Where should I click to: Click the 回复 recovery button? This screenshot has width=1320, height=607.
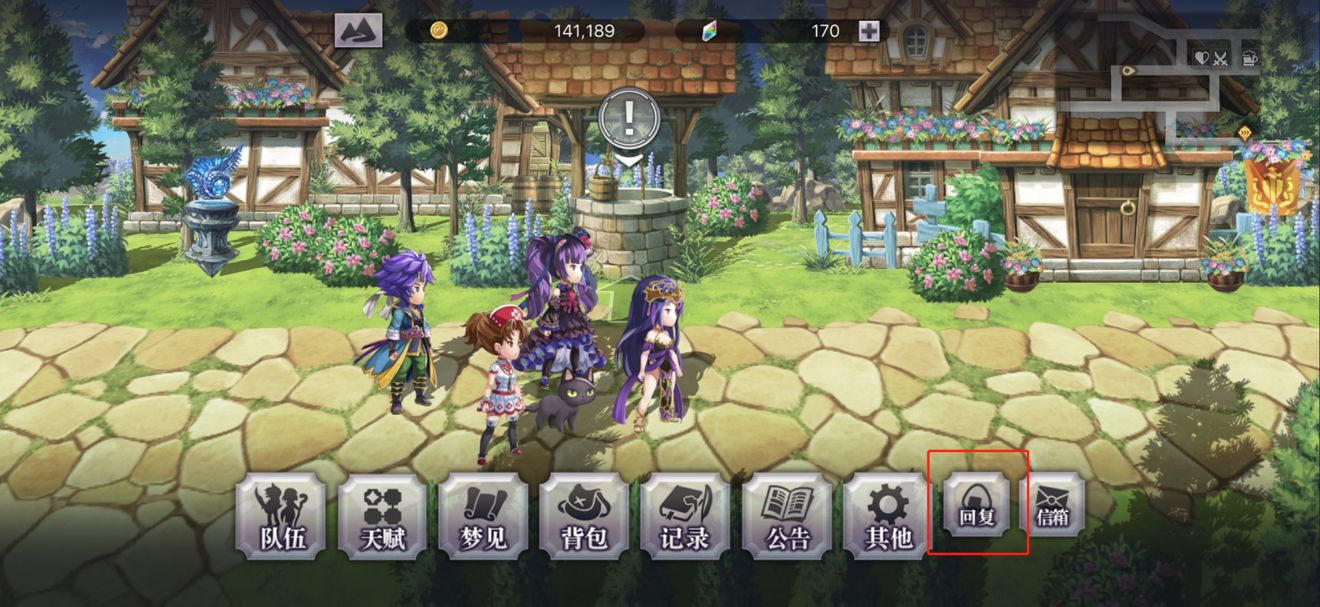(976, 504)
